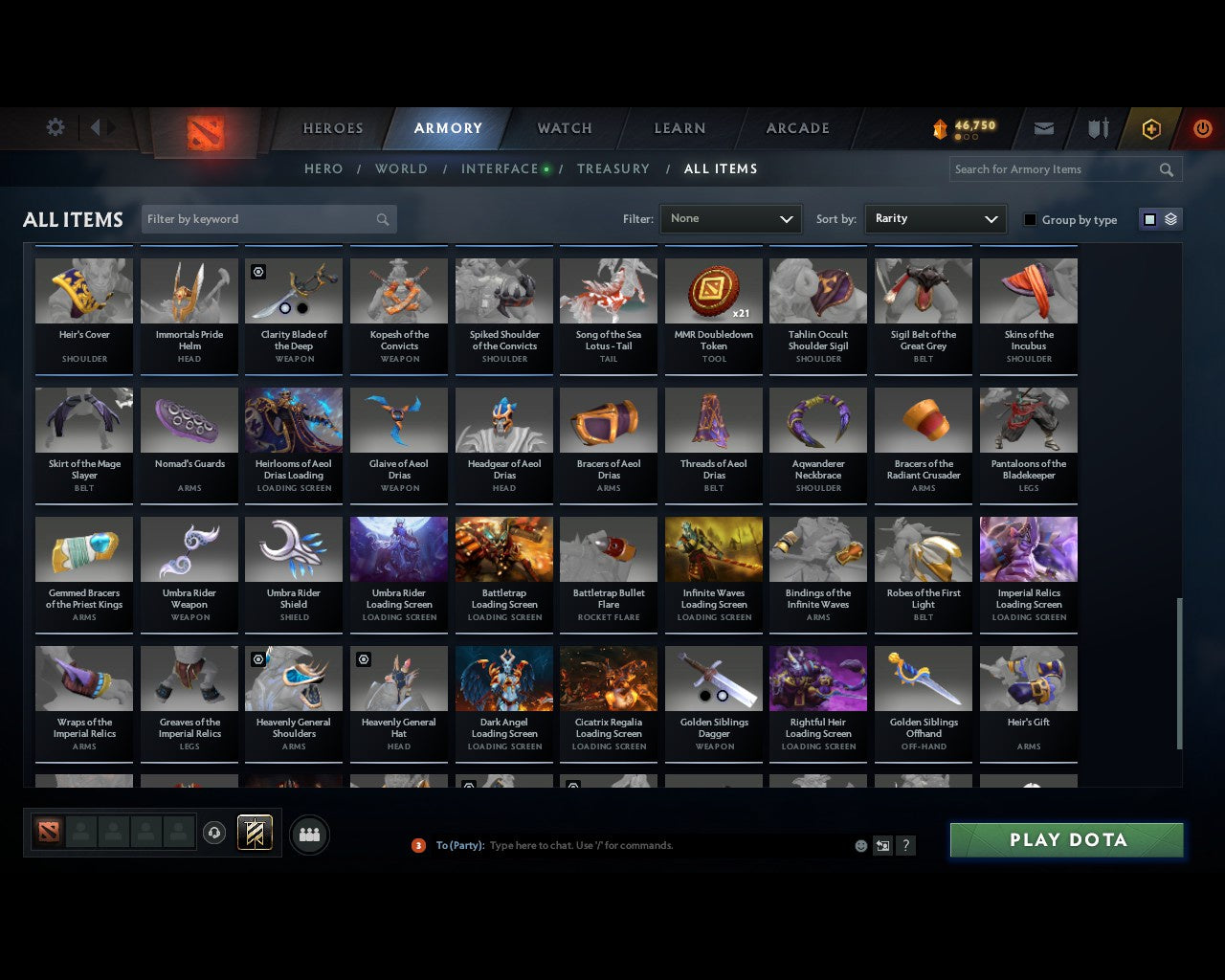Open the Dota Plus gold hexagon icon
Viewport: 1225px width, 980px height.
coord(1151,128)
